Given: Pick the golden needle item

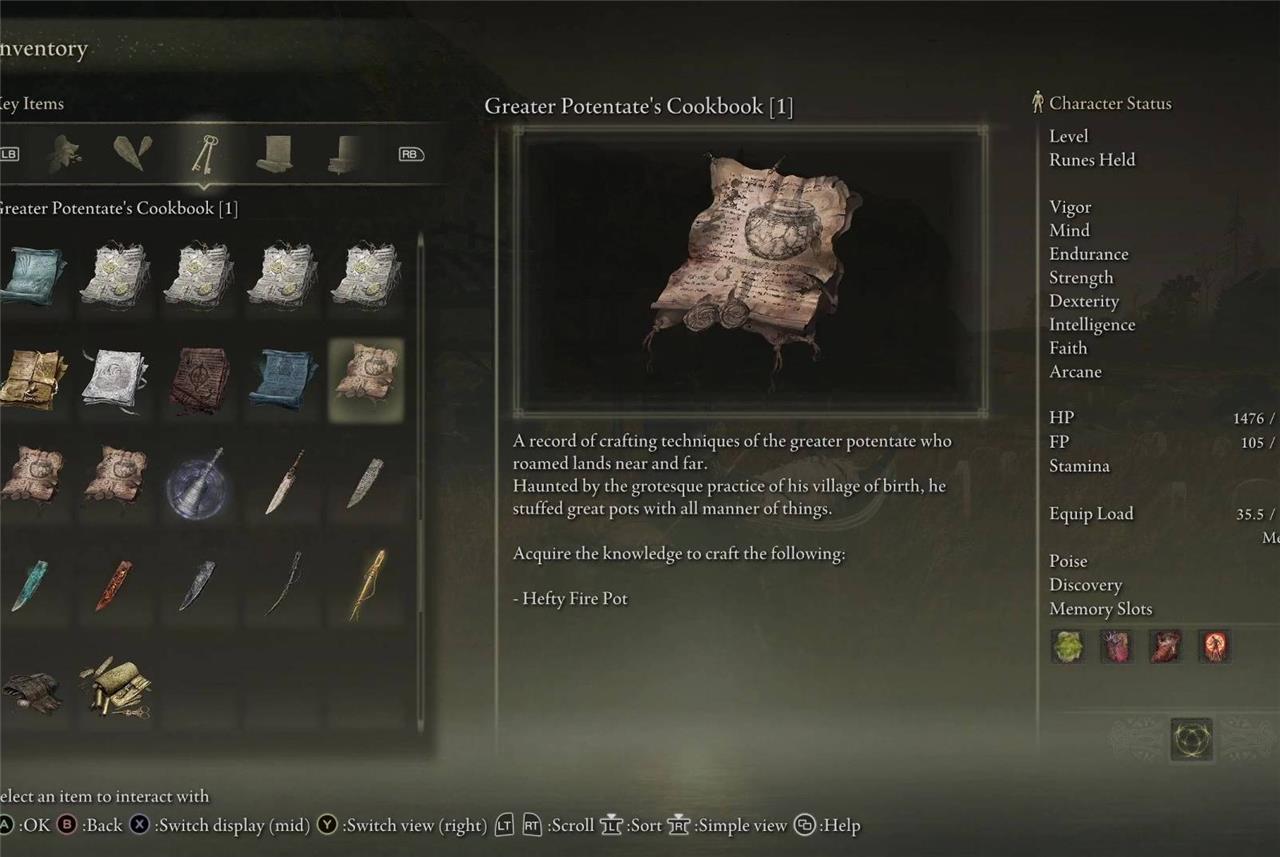Looking at the screenshot, I should coord(366,583).
